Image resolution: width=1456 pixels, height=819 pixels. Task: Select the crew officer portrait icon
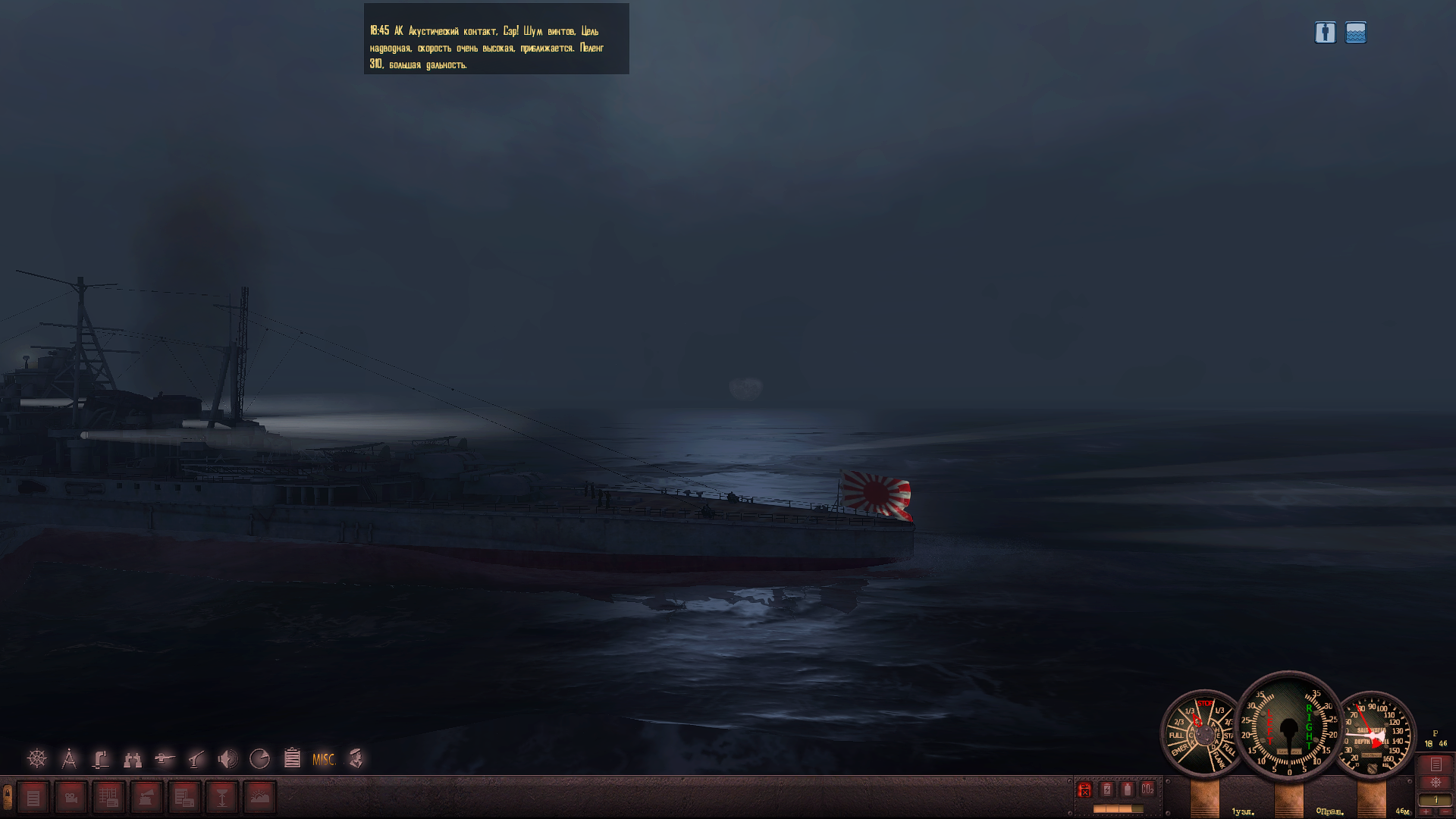(356, 758)
